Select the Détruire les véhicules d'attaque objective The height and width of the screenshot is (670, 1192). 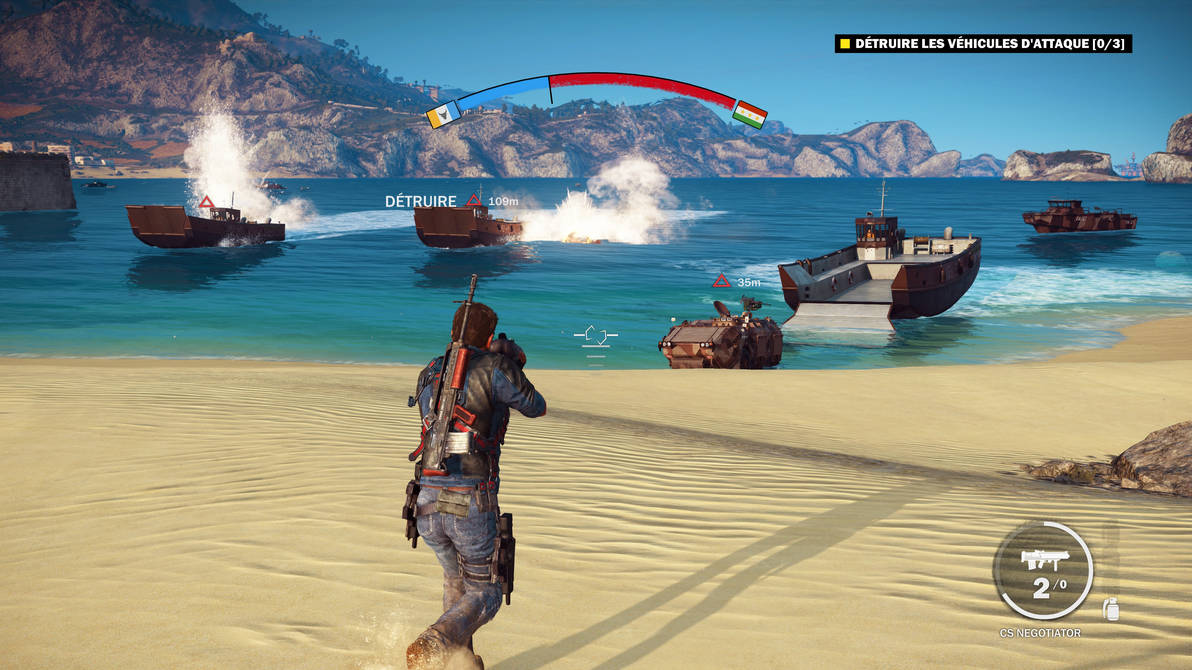(983, 44)
